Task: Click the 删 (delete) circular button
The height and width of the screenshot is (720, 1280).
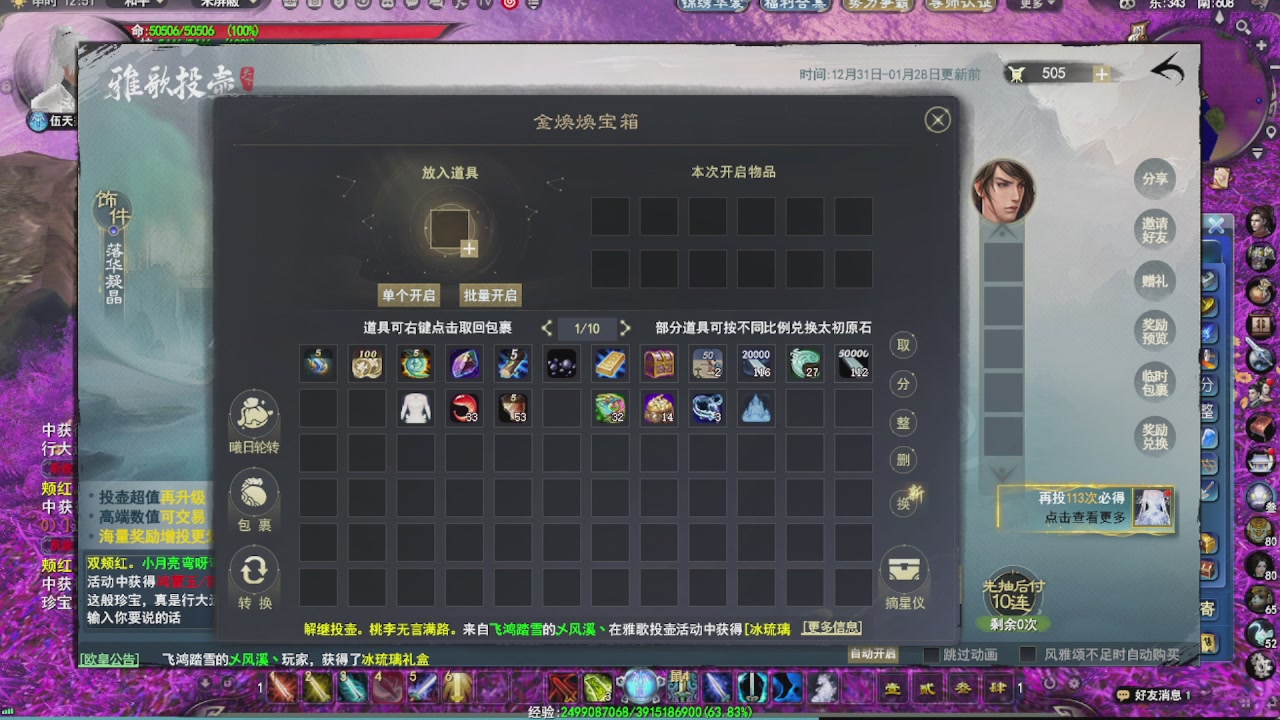Action: pyautogui.click(x=901, y=460)
